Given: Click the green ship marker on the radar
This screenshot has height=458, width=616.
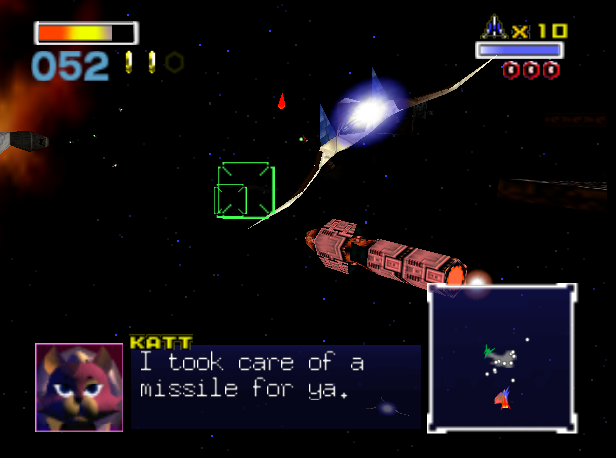Looking at the screenshot, I should click(x=489, y=352).
